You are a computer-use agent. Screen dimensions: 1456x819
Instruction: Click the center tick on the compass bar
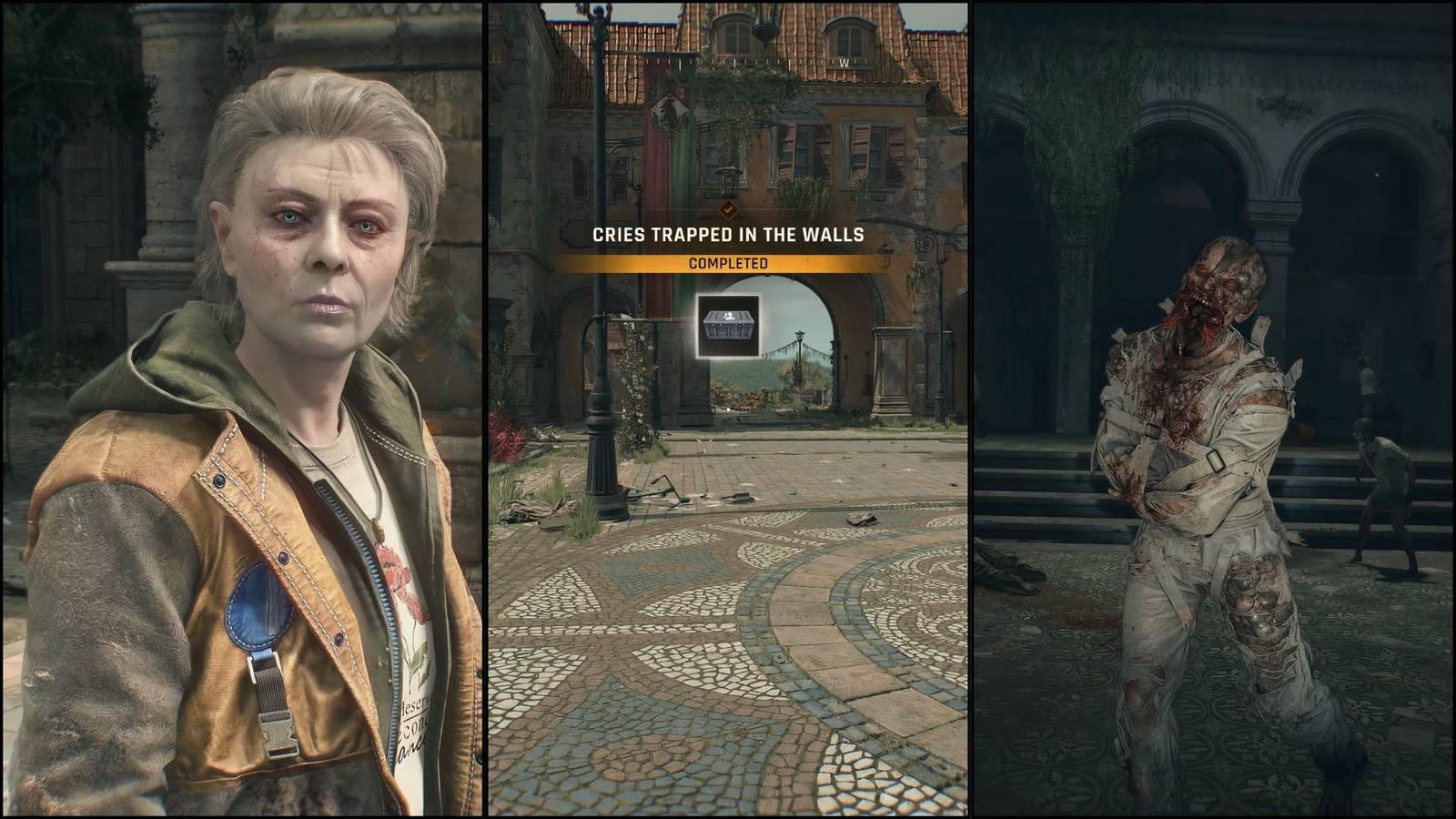pyautogui.click(x=678, y=62)
